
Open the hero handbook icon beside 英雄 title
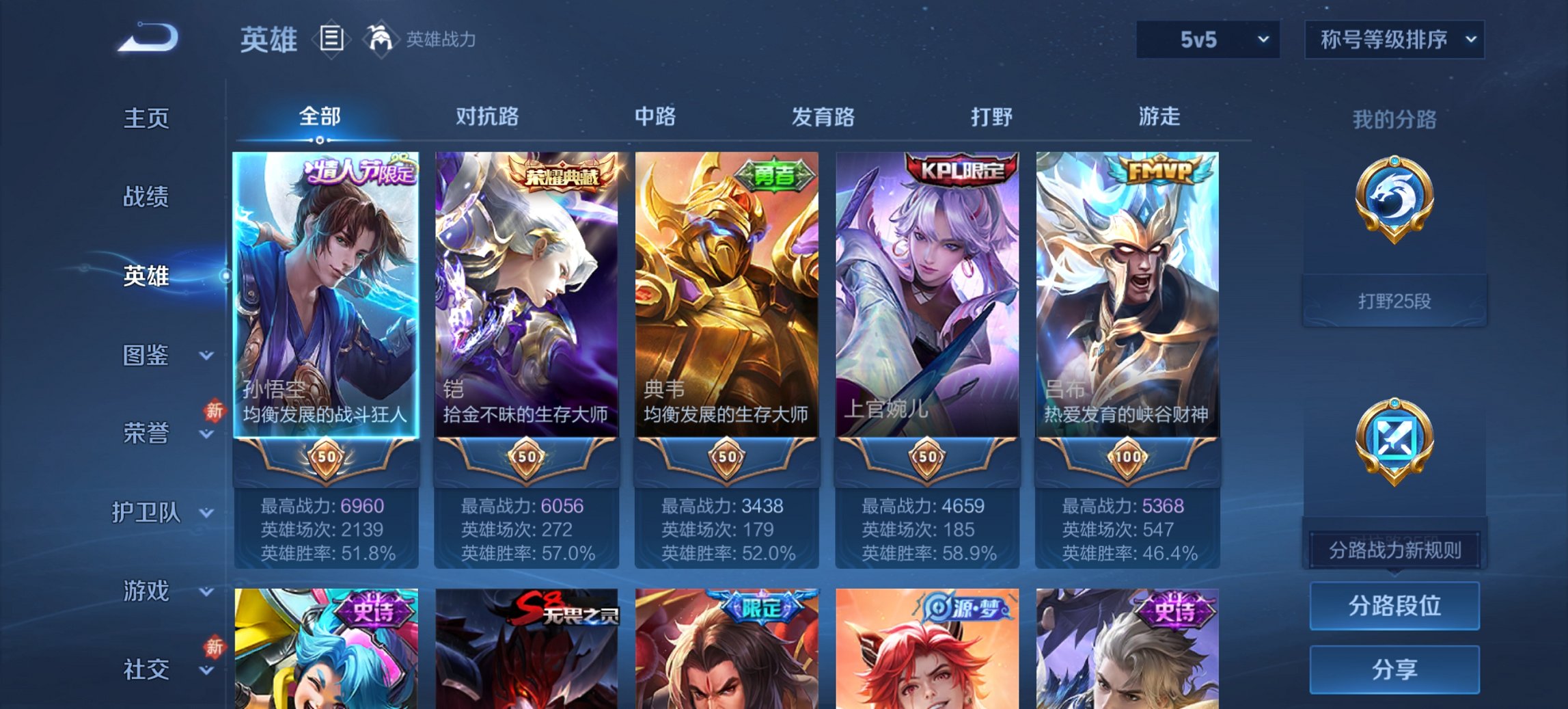pyautogui.click(x=331, y=40)
